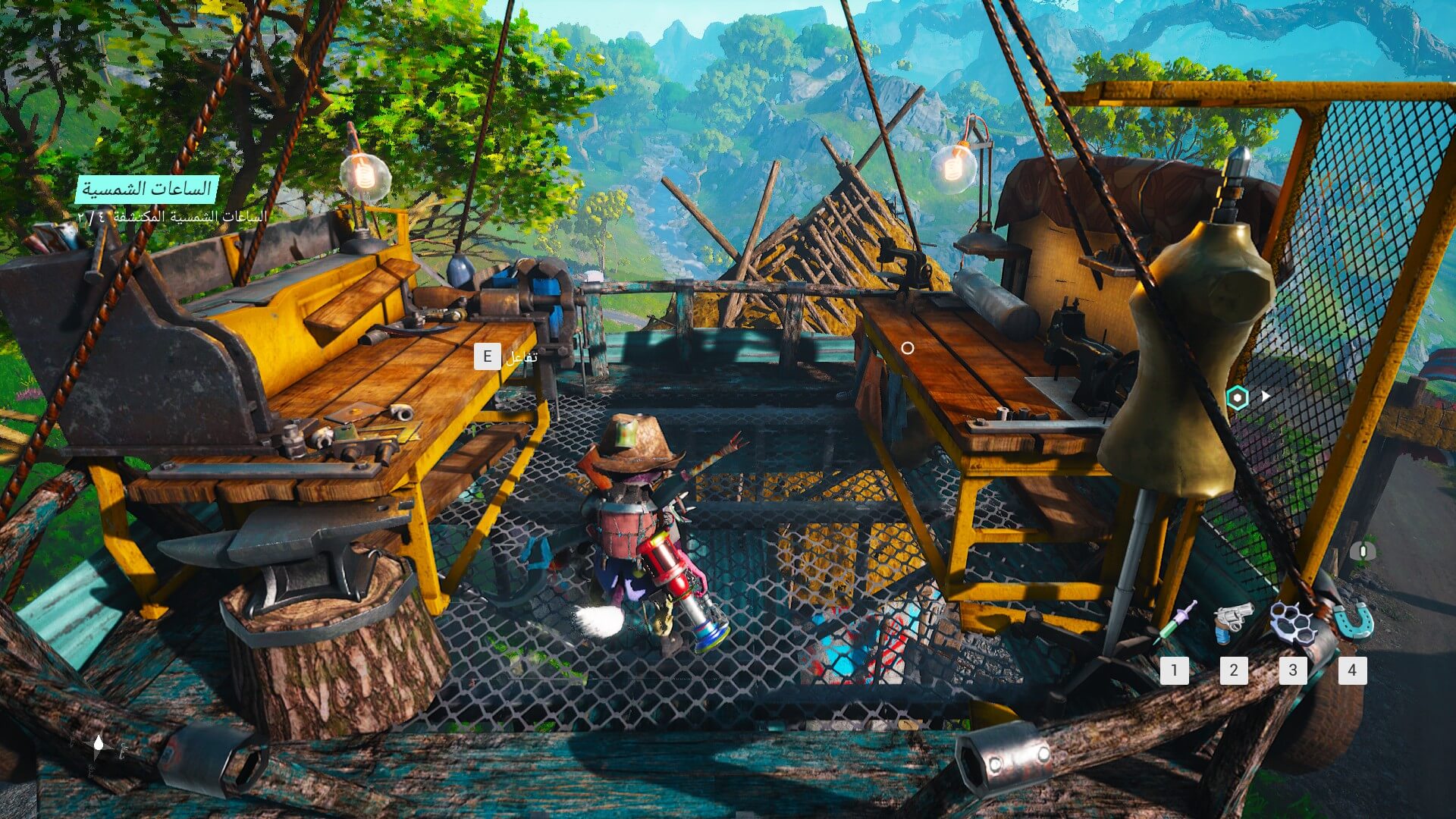The height and width of the screenshot is (819, 1456).
Task: Select the teal horseshoe icon
Action: tap(1354, 621)
